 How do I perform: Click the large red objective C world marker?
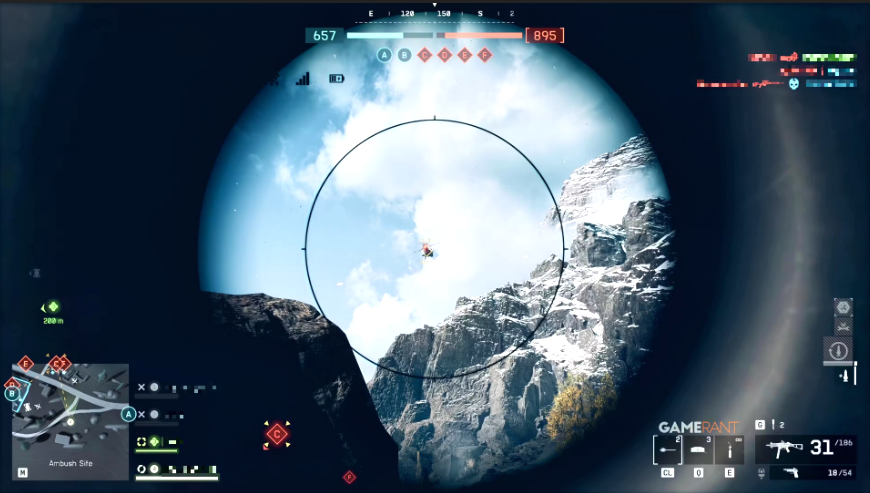(x=277, y=434)
